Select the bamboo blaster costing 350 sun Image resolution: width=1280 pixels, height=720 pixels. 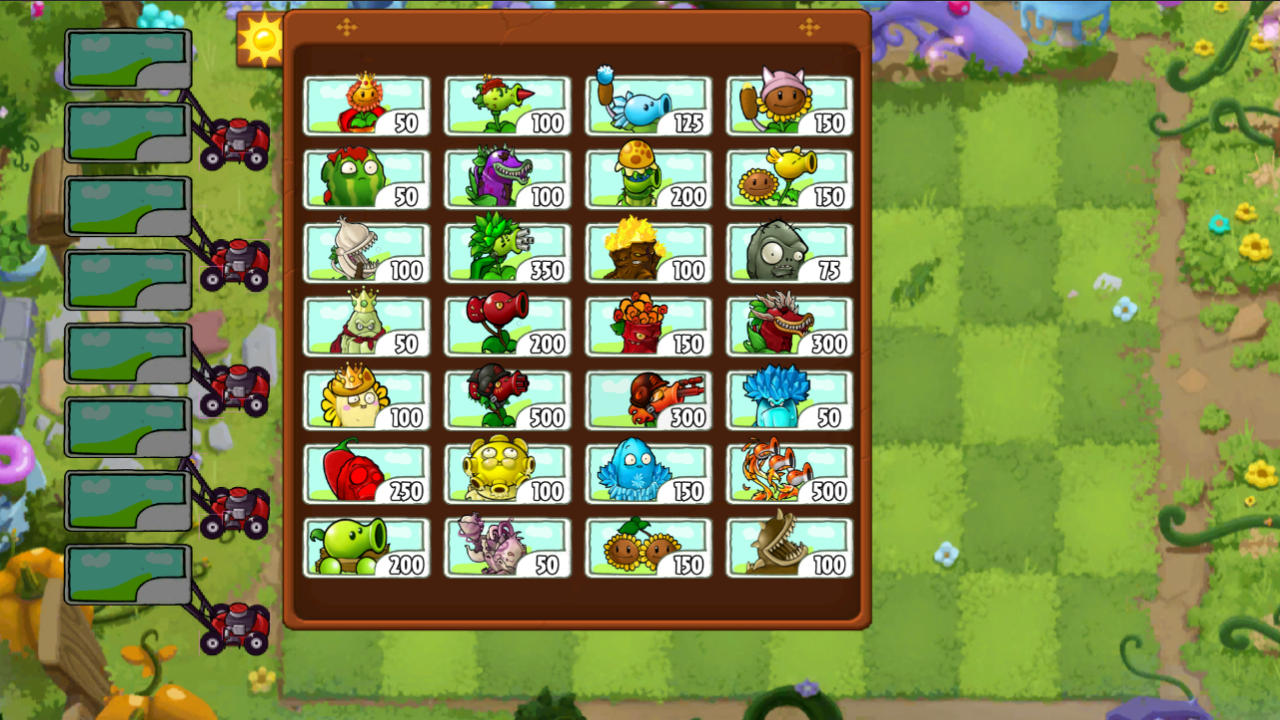507,251
